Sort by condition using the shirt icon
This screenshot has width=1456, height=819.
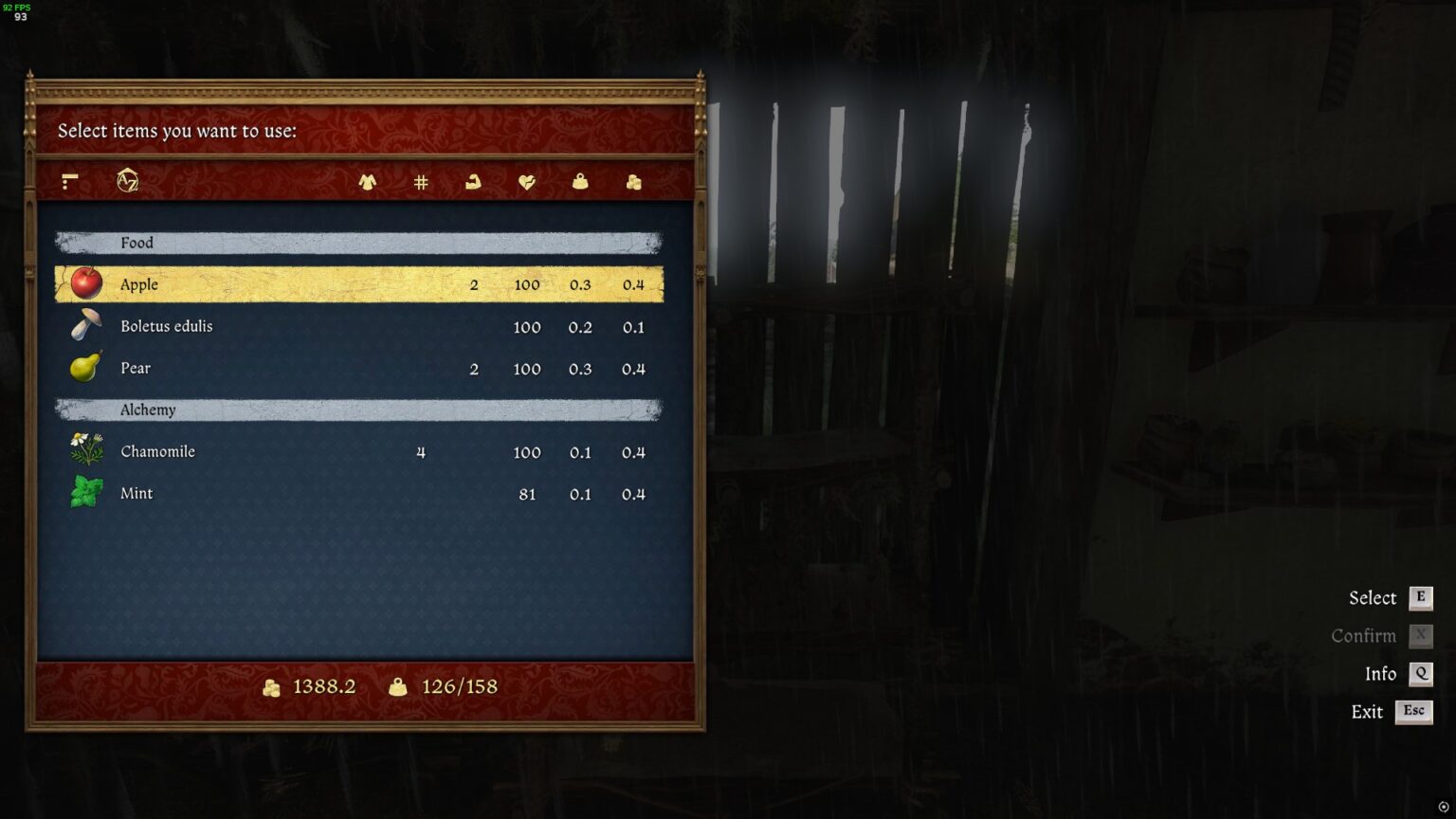point(369,182)
